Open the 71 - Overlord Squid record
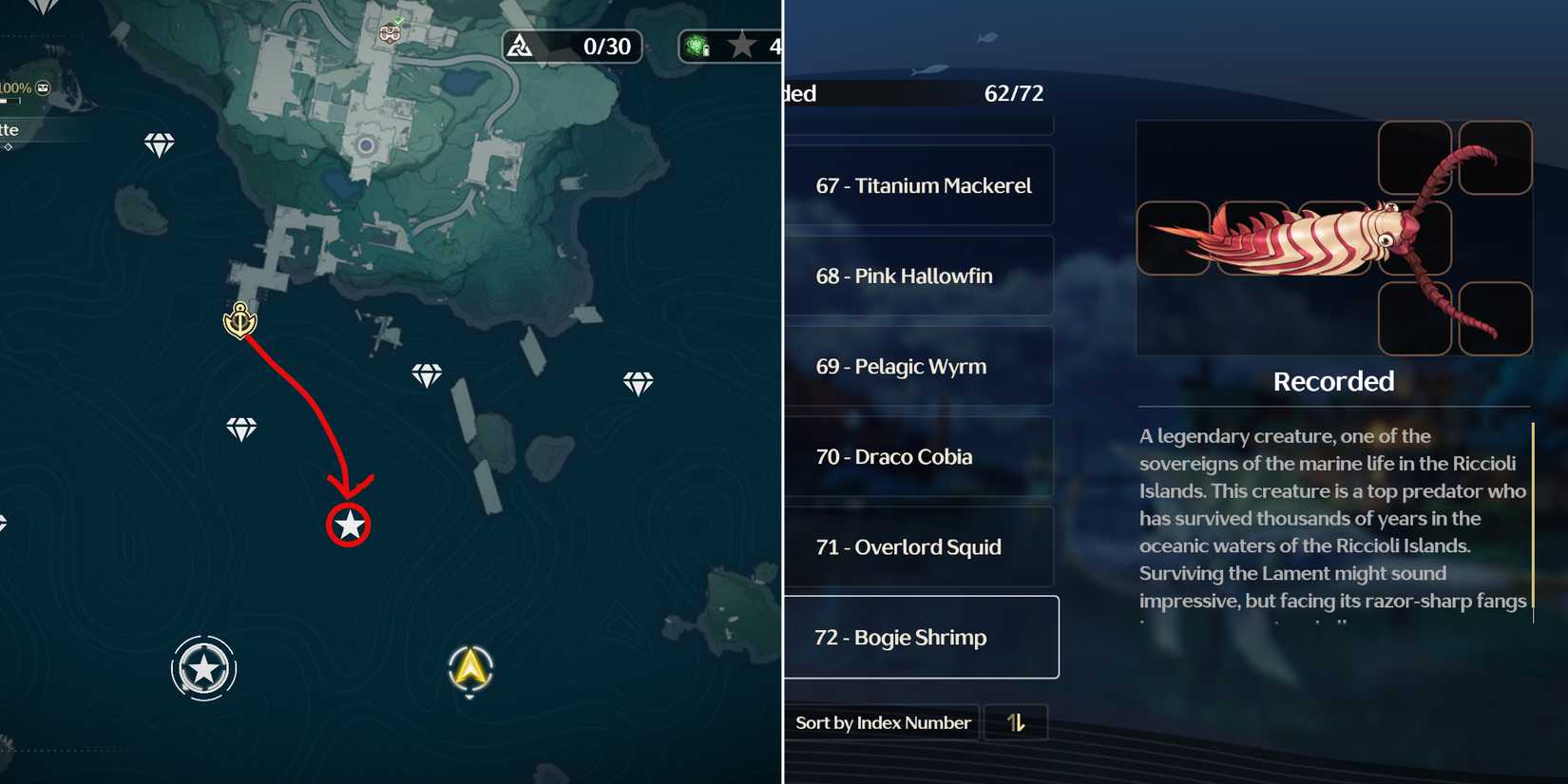1568x784 pixels. point(919,546)
